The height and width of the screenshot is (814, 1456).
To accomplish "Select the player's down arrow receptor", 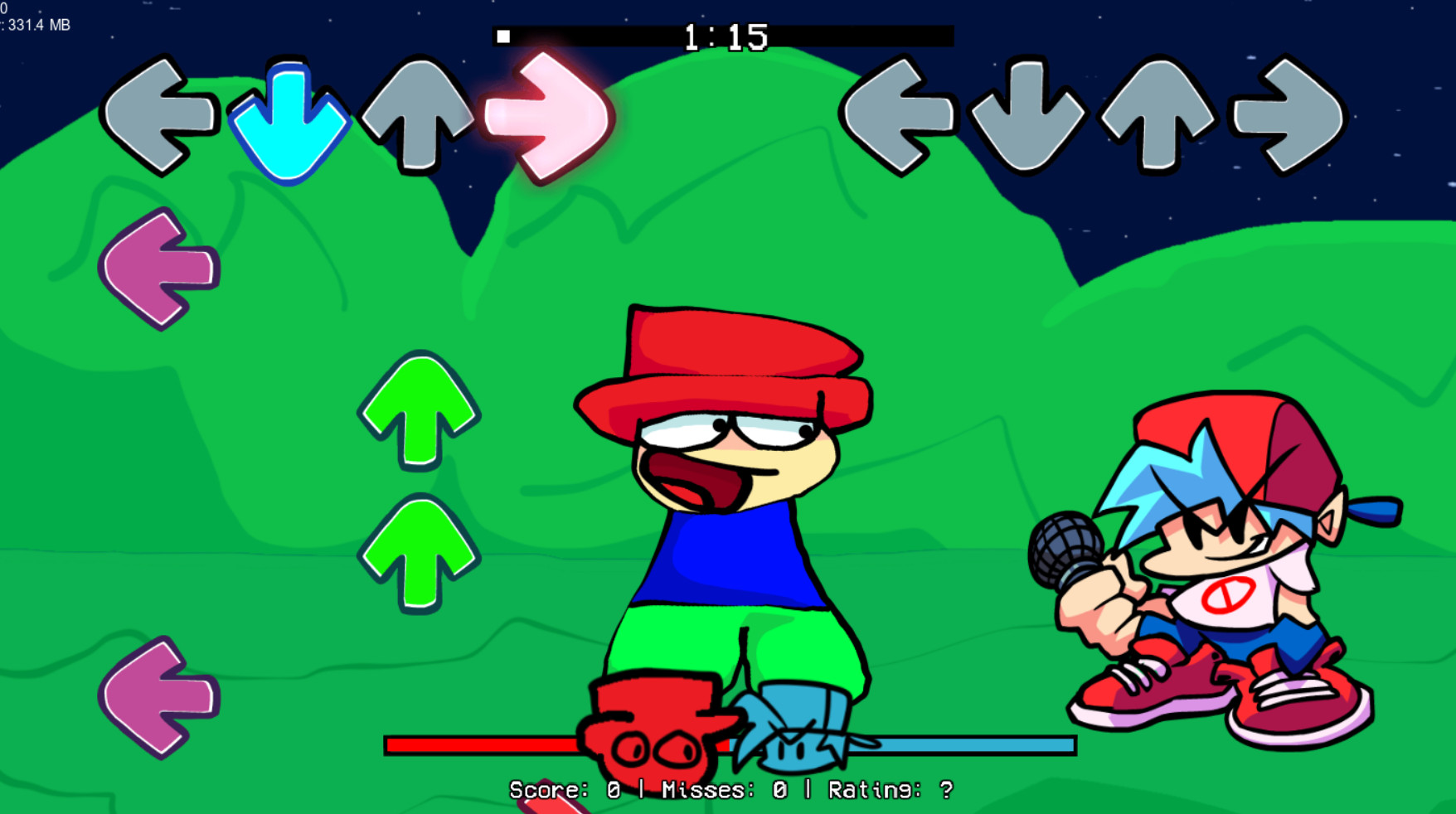I will coord(1028,117).
